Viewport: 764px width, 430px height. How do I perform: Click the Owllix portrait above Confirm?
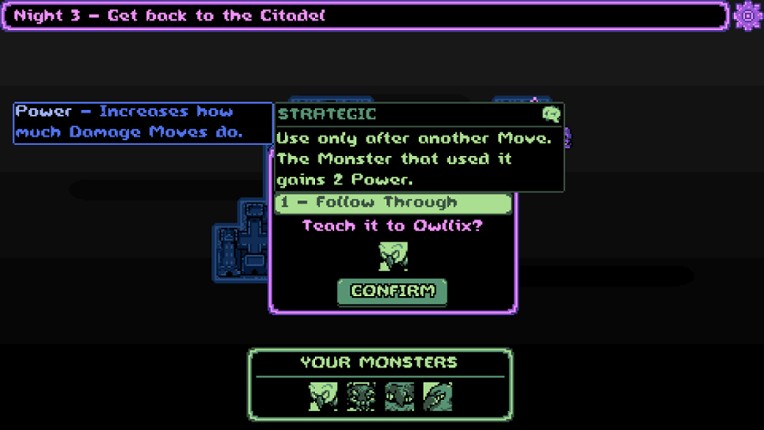tap(393, 256)
